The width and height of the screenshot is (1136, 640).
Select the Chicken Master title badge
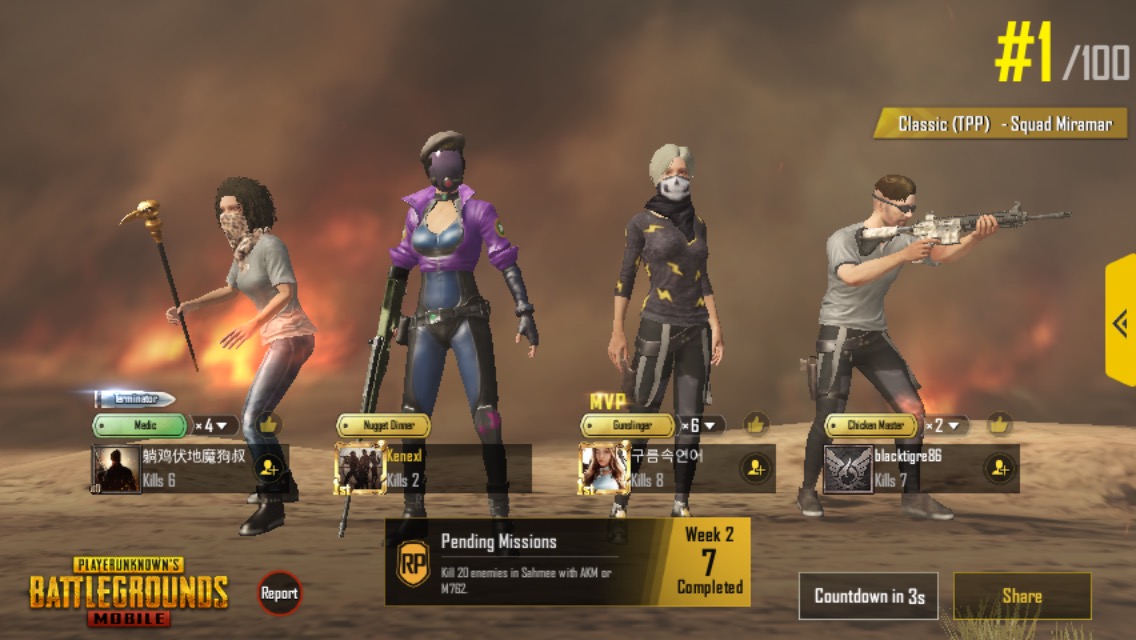tap(871, 425)
